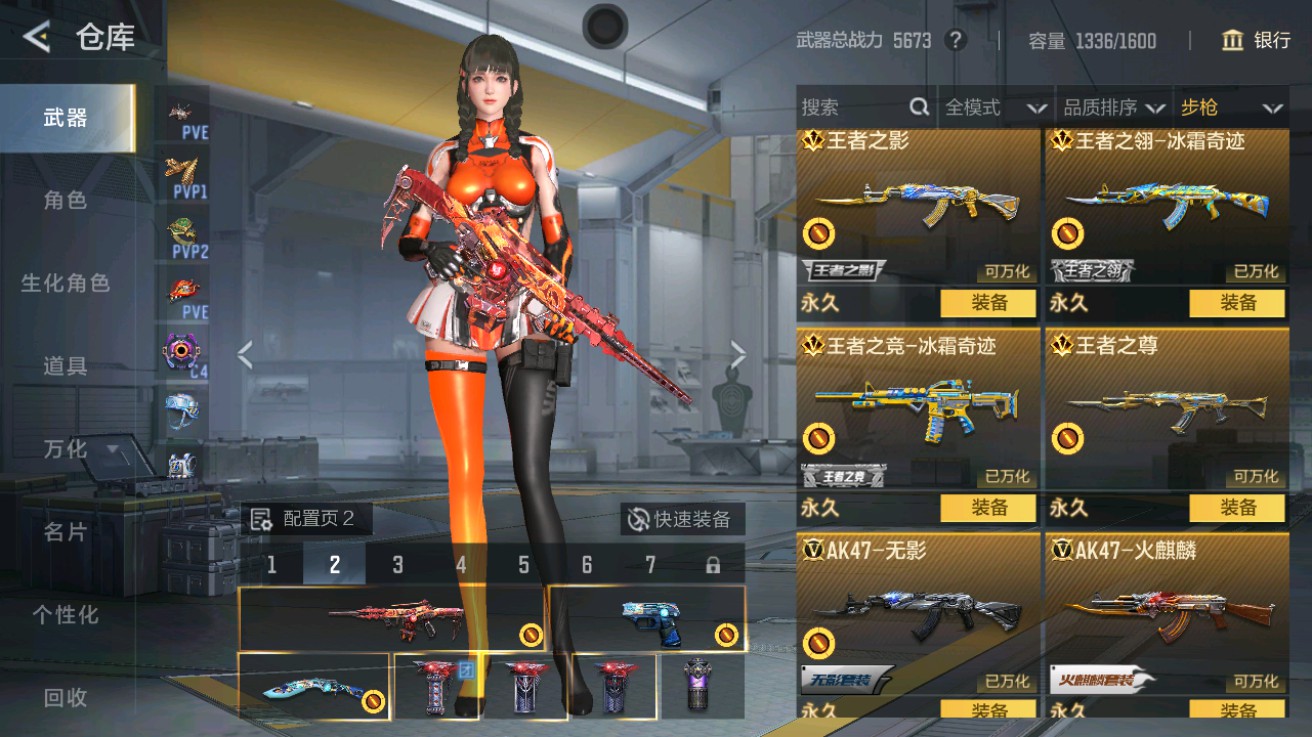Click the search magnifier icon
This screenshot has height=737, width=1312.
916,107
